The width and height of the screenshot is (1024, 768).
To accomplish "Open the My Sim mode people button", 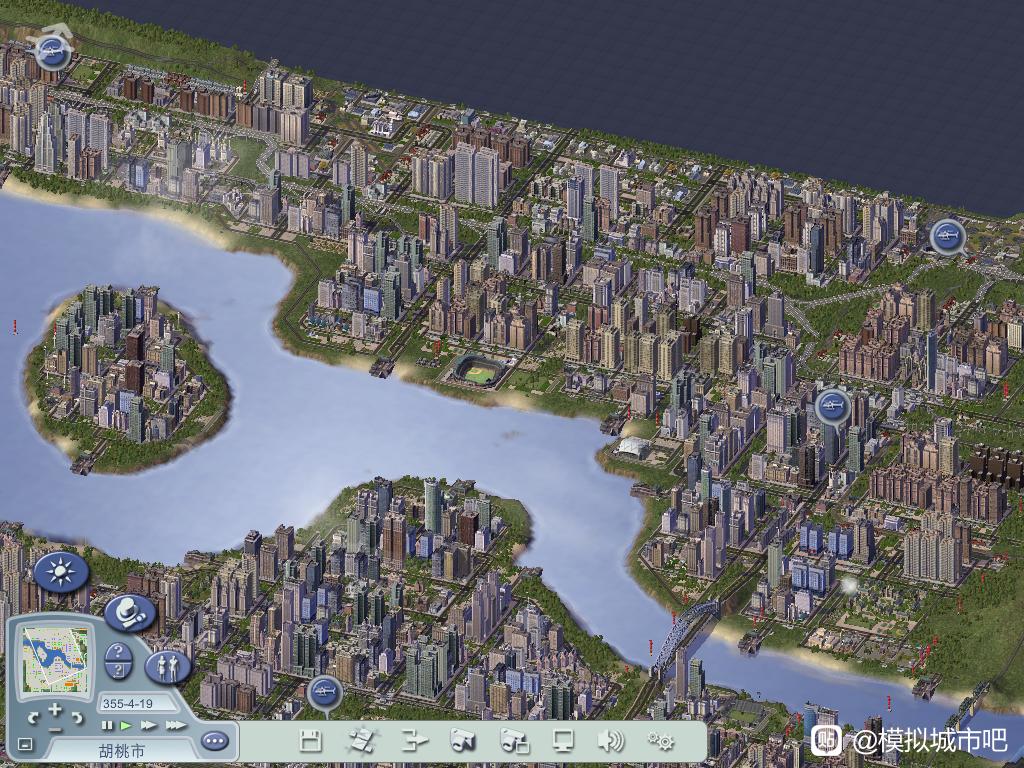I will [x=168, y=665].
